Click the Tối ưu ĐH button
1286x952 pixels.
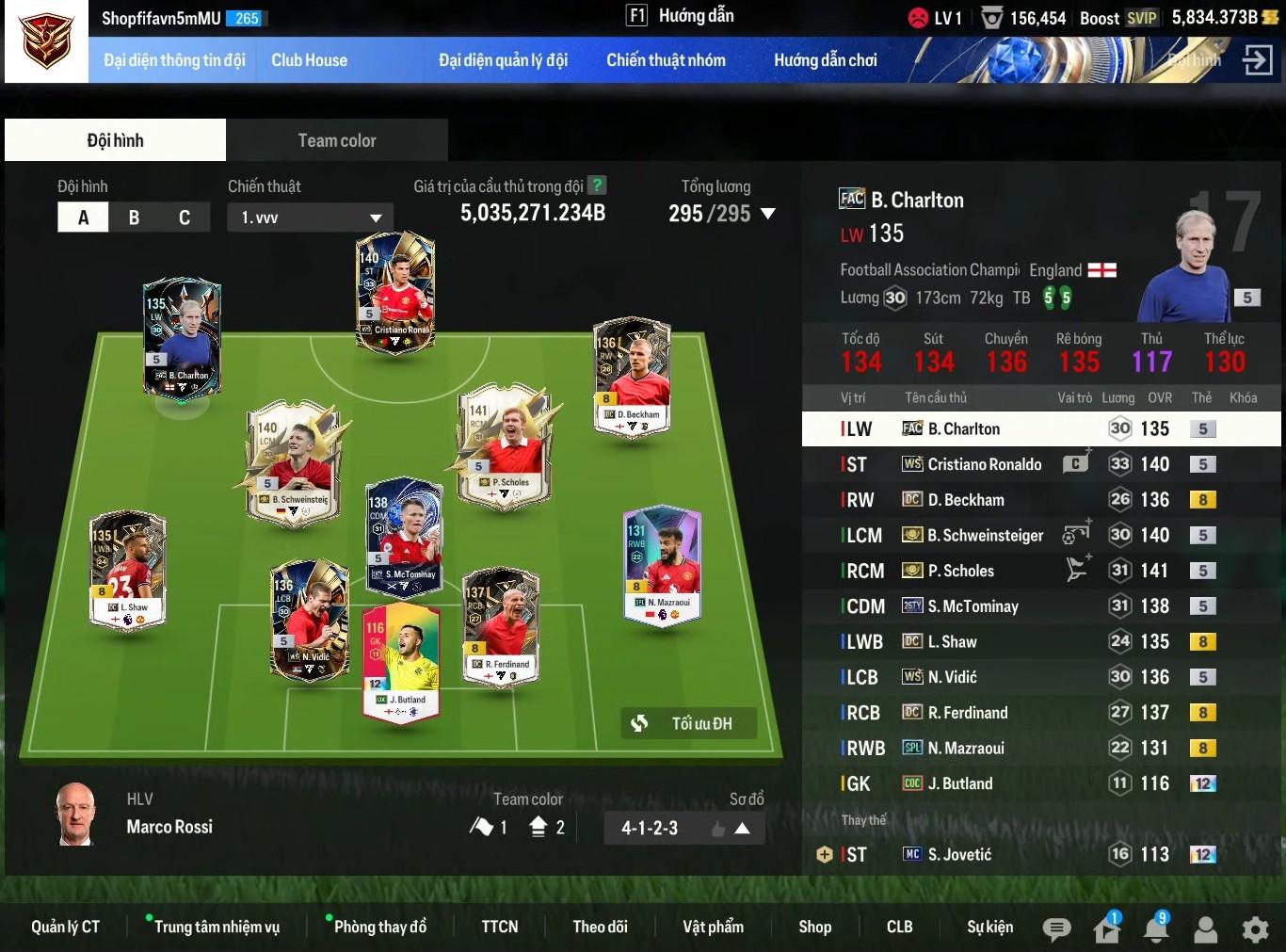tap(689, 723)
